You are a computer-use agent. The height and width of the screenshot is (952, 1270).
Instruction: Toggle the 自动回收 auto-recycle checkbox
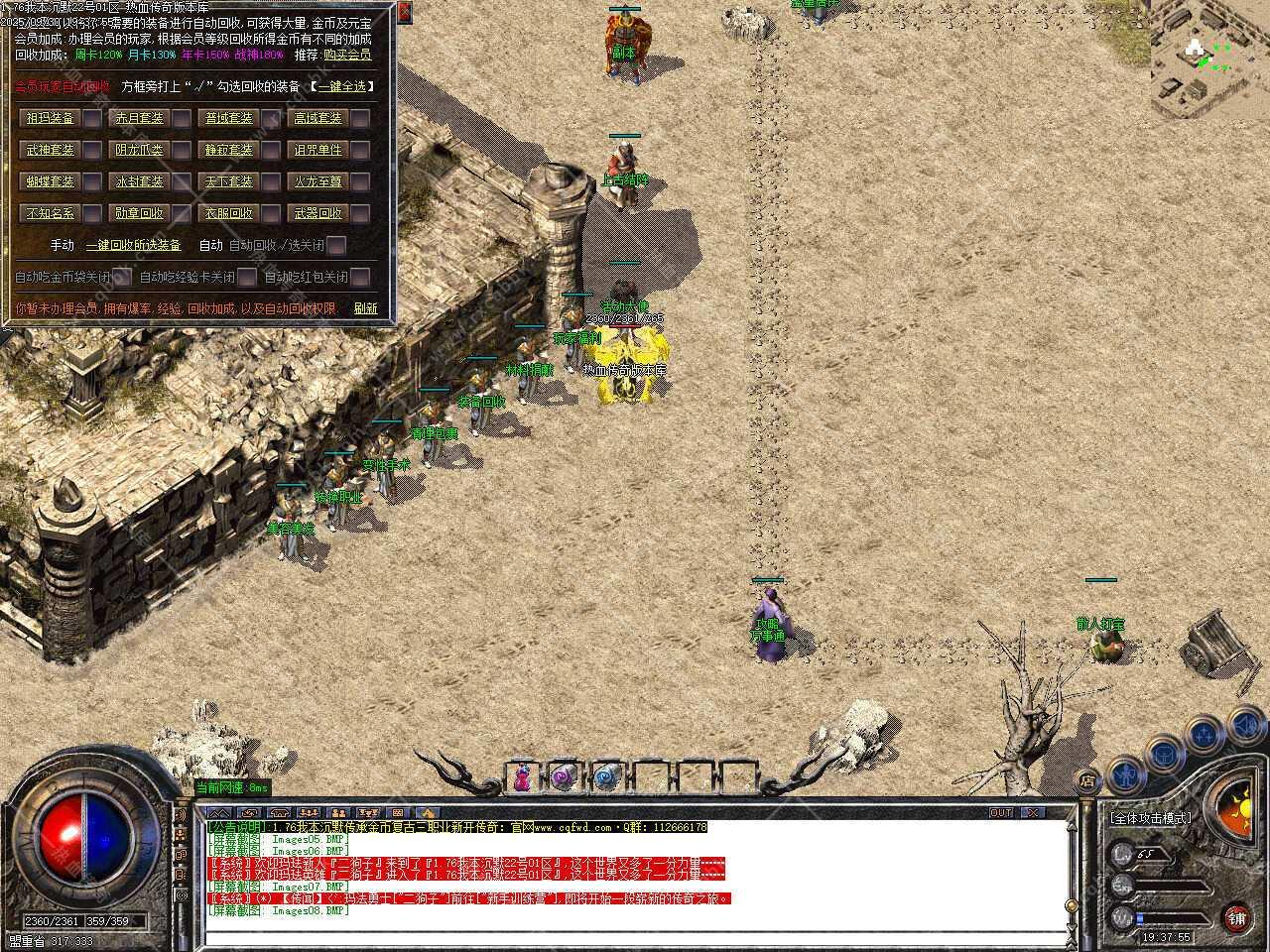coord(337,245)
